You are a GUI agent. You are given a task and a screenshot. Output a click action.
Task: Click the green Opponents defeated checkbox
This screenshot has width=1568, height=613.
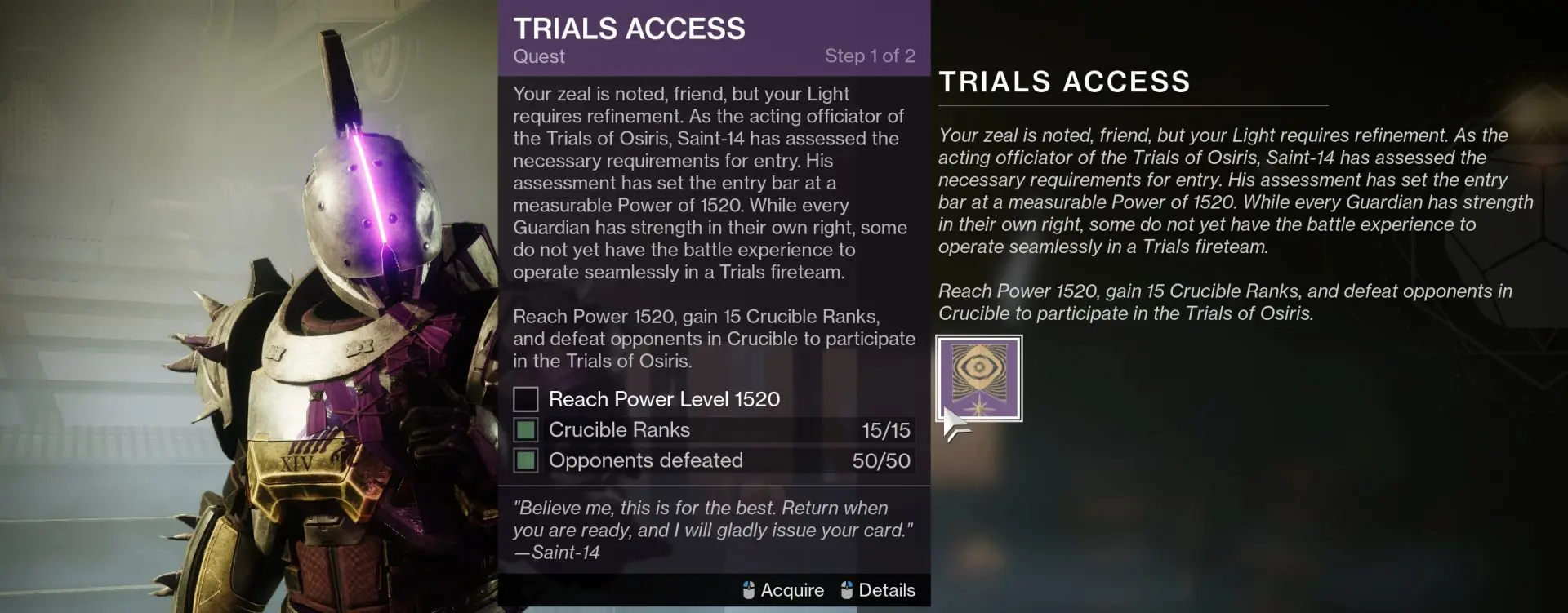[526, 460]
